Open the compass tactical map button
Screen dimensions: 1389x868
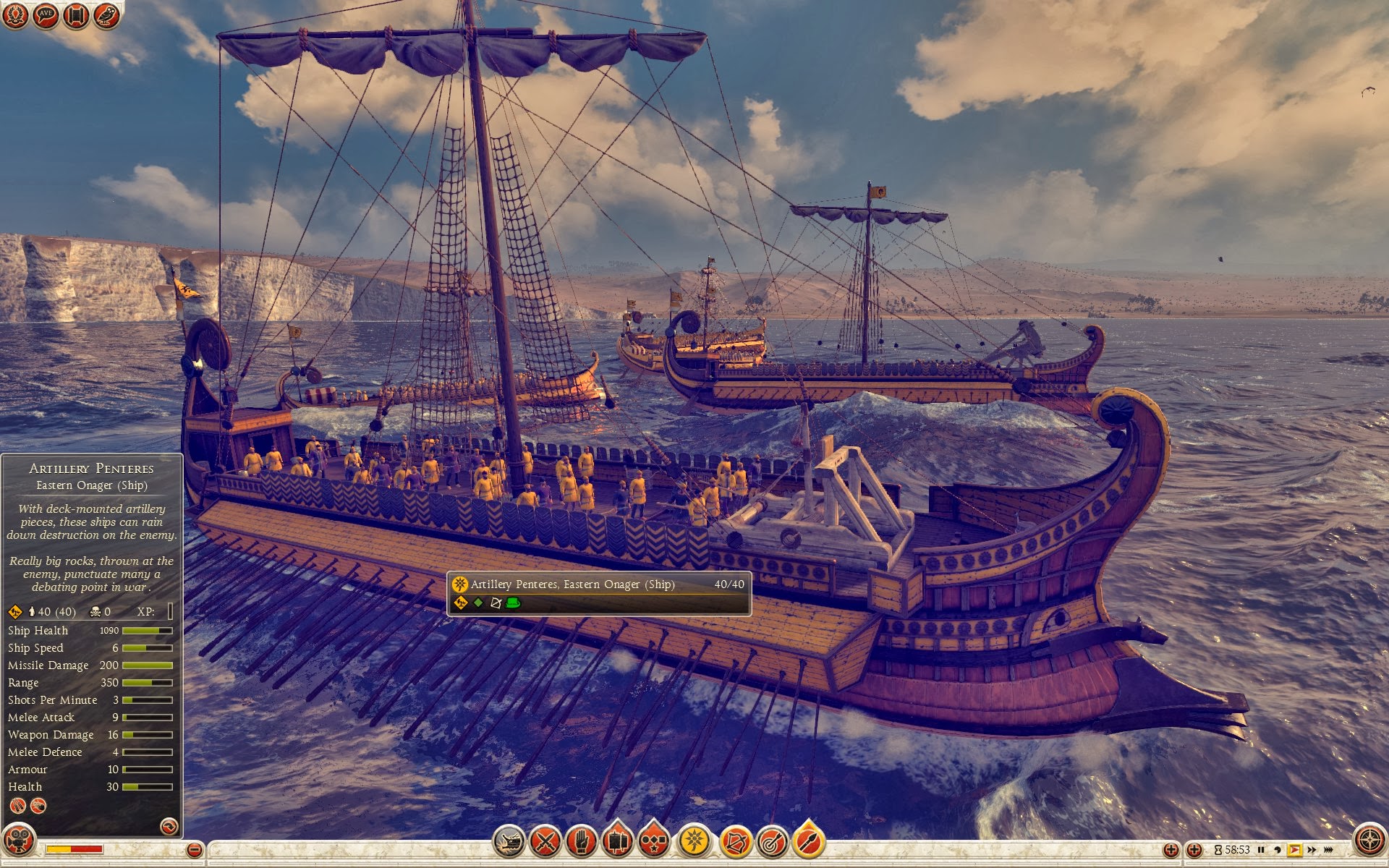[1369, 841]
